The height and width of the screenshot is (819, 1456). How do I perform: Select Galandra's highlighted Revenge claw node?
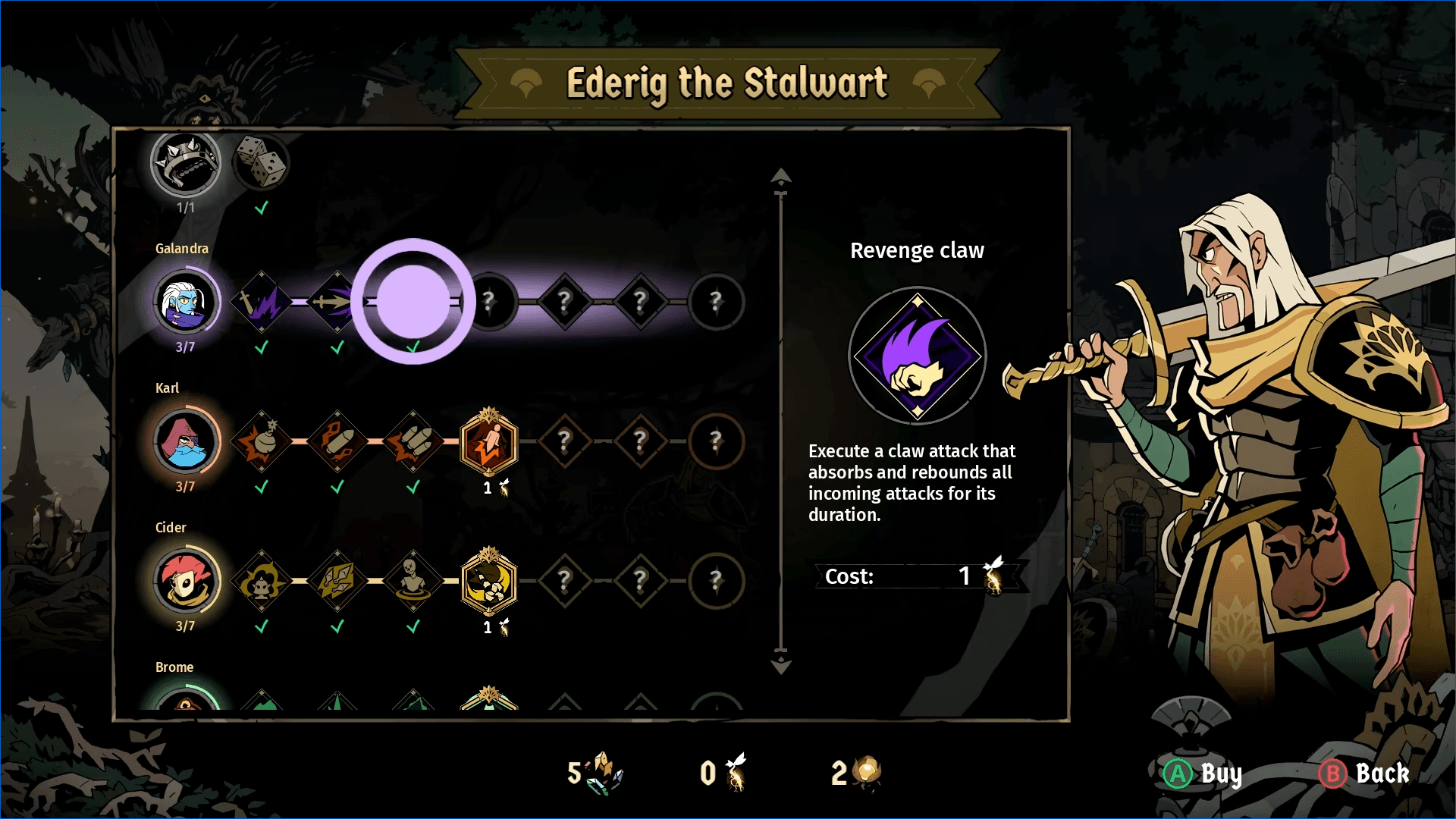pyautogui.click(x=413, y=302)
